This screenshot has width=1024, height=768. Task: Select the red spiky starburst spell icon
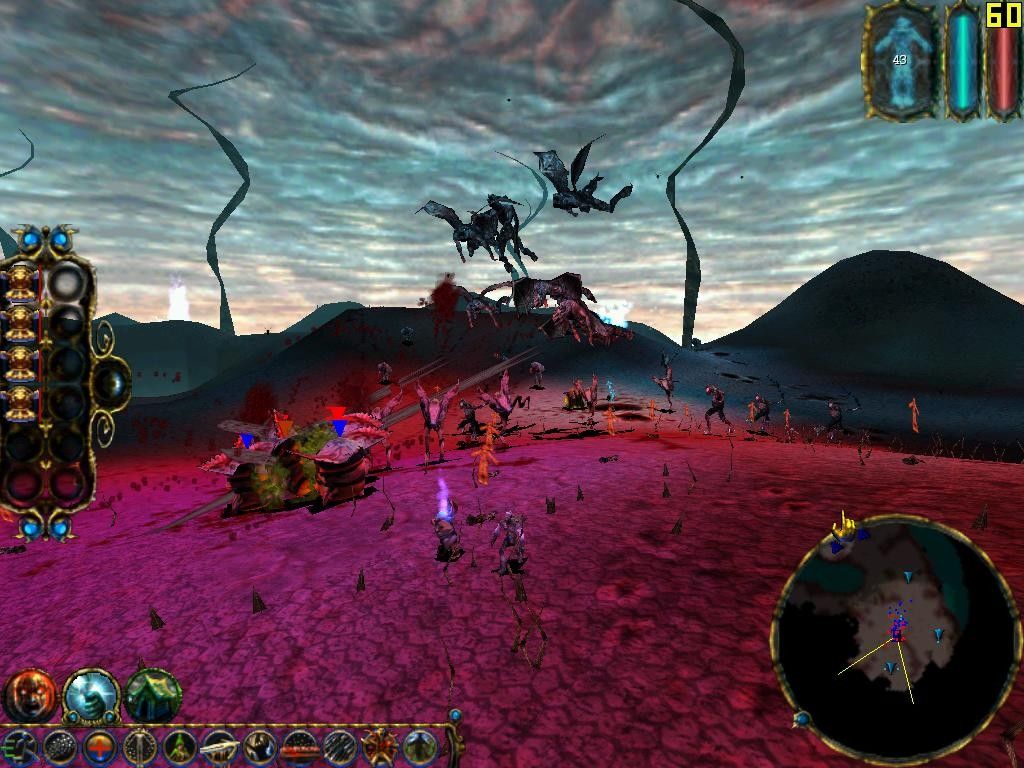click(379, 747)
